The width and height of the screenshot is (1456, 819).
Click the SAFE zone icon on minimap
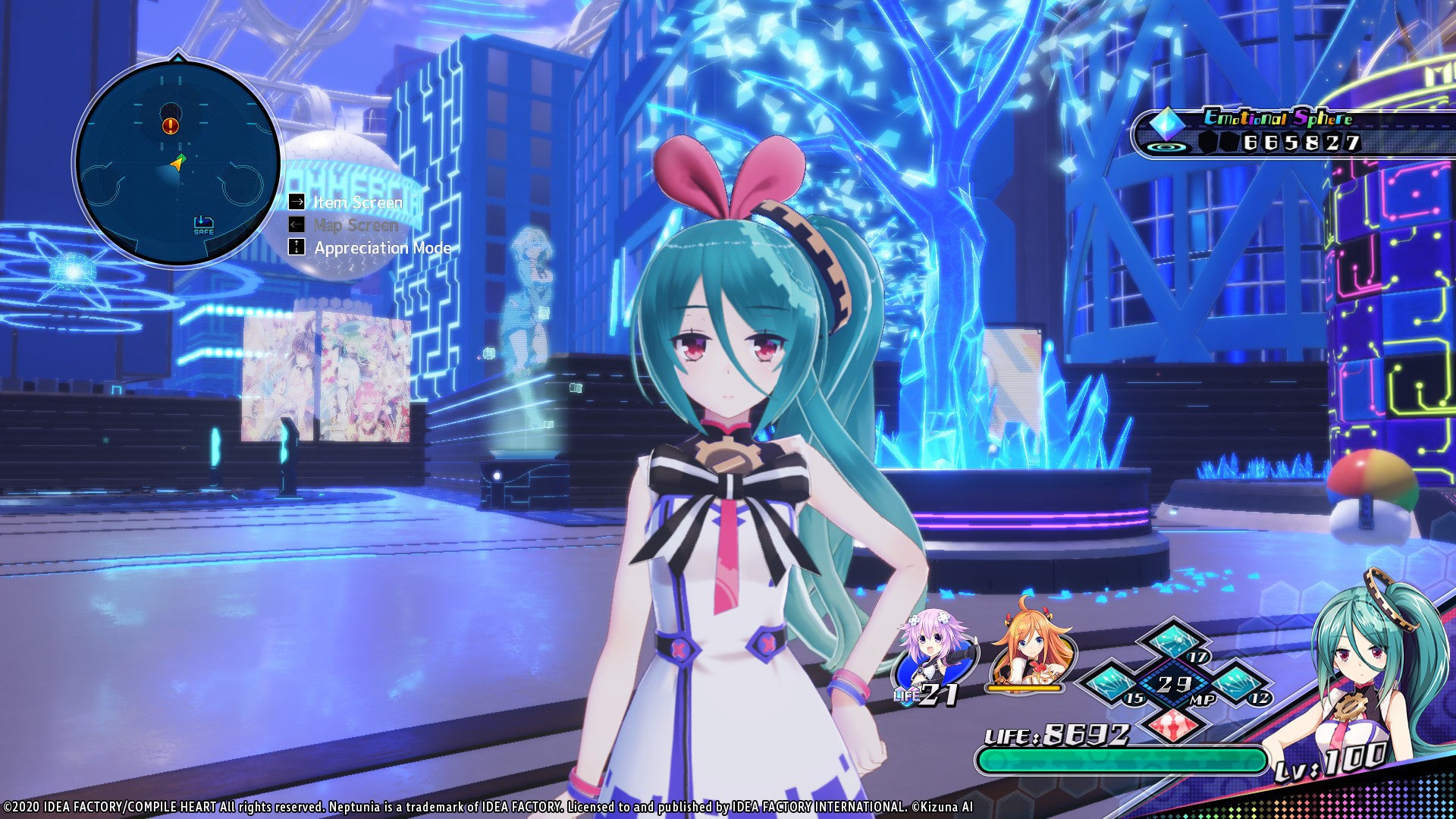click(203, 224)
